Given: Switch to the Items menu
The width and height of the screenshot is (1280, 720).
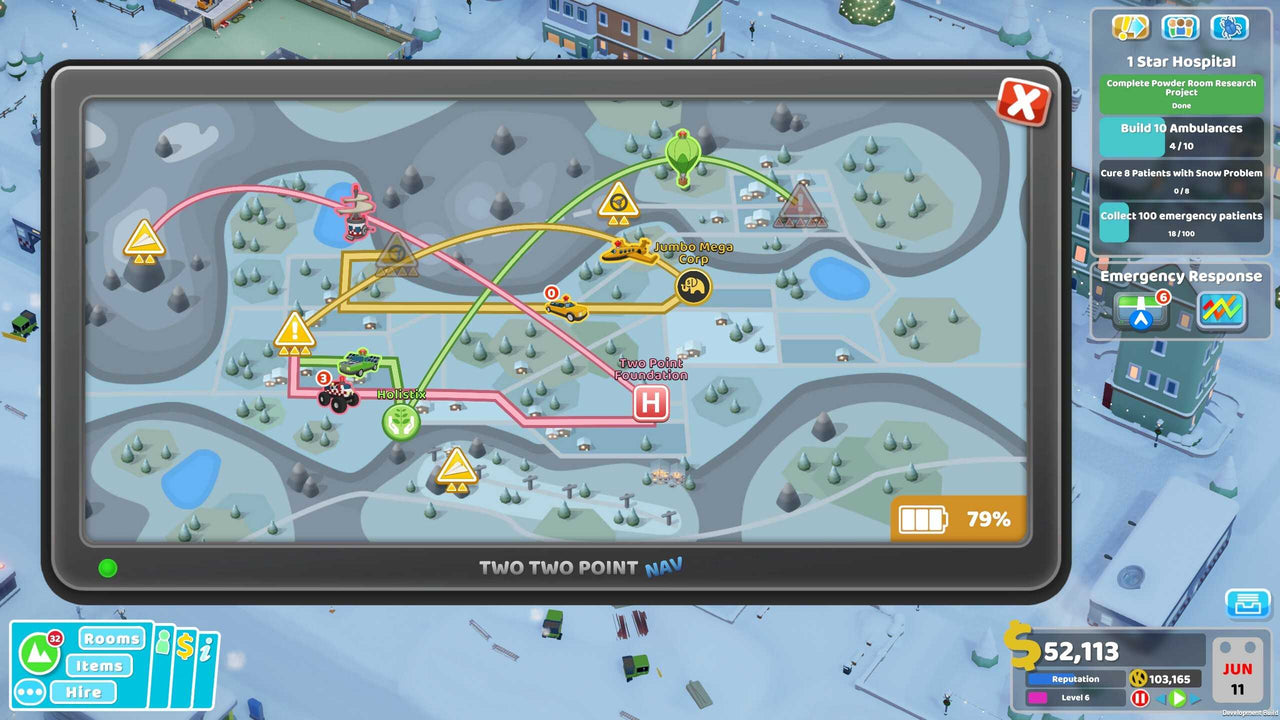Looking at the screenshot, I should (x=100, y=665).
